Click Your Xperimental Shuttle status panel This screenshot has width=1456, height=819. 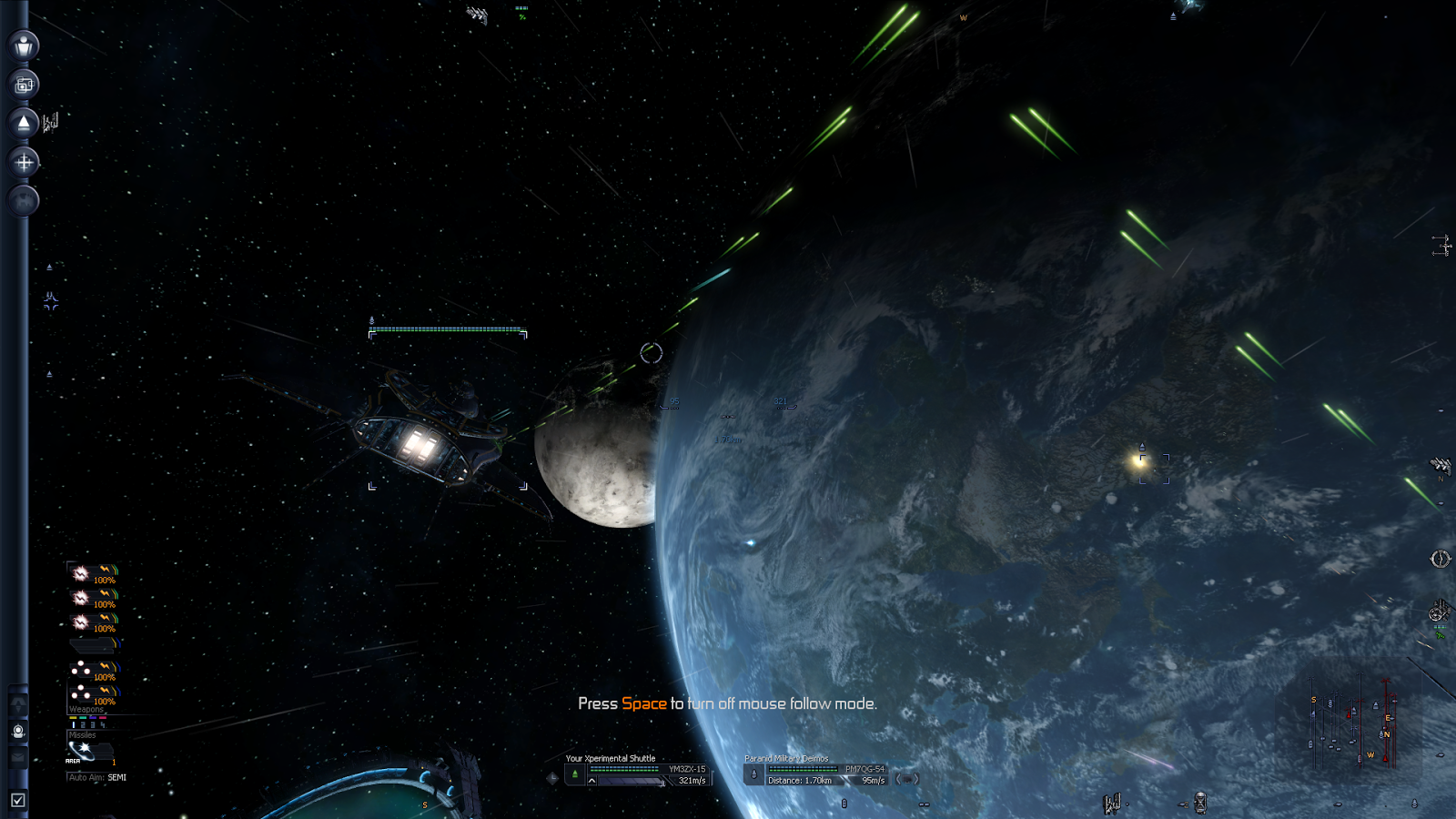tap(637, 774)
